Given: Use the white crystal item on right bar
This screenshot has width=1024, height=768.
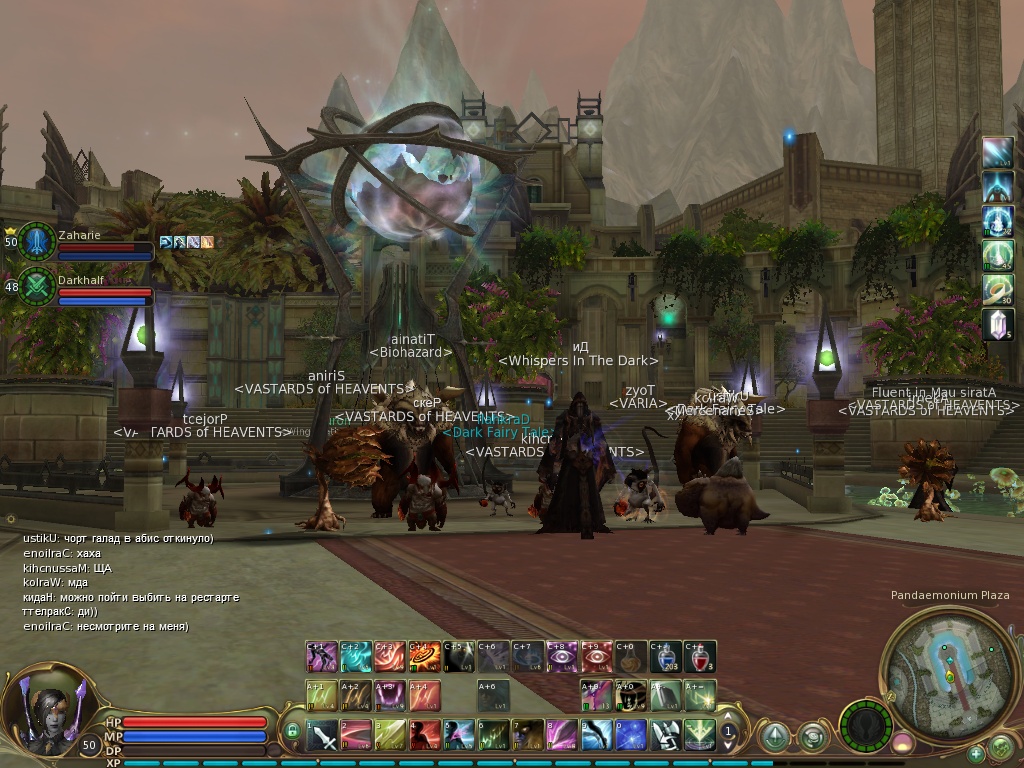Looking at the screenshot, I should coord(998,324).
